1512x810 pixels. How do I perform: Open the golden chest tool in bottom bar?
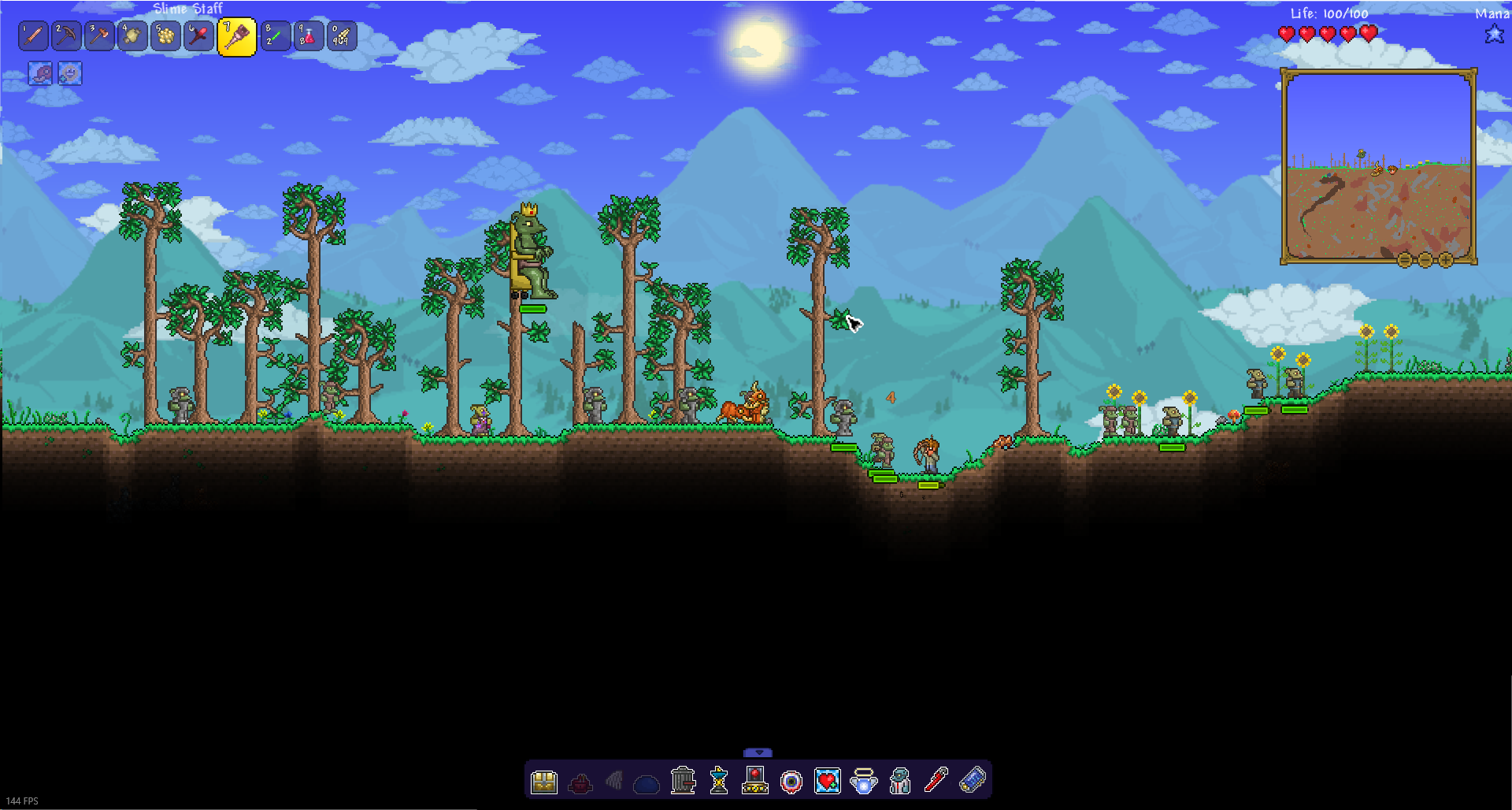pos(544,782)
